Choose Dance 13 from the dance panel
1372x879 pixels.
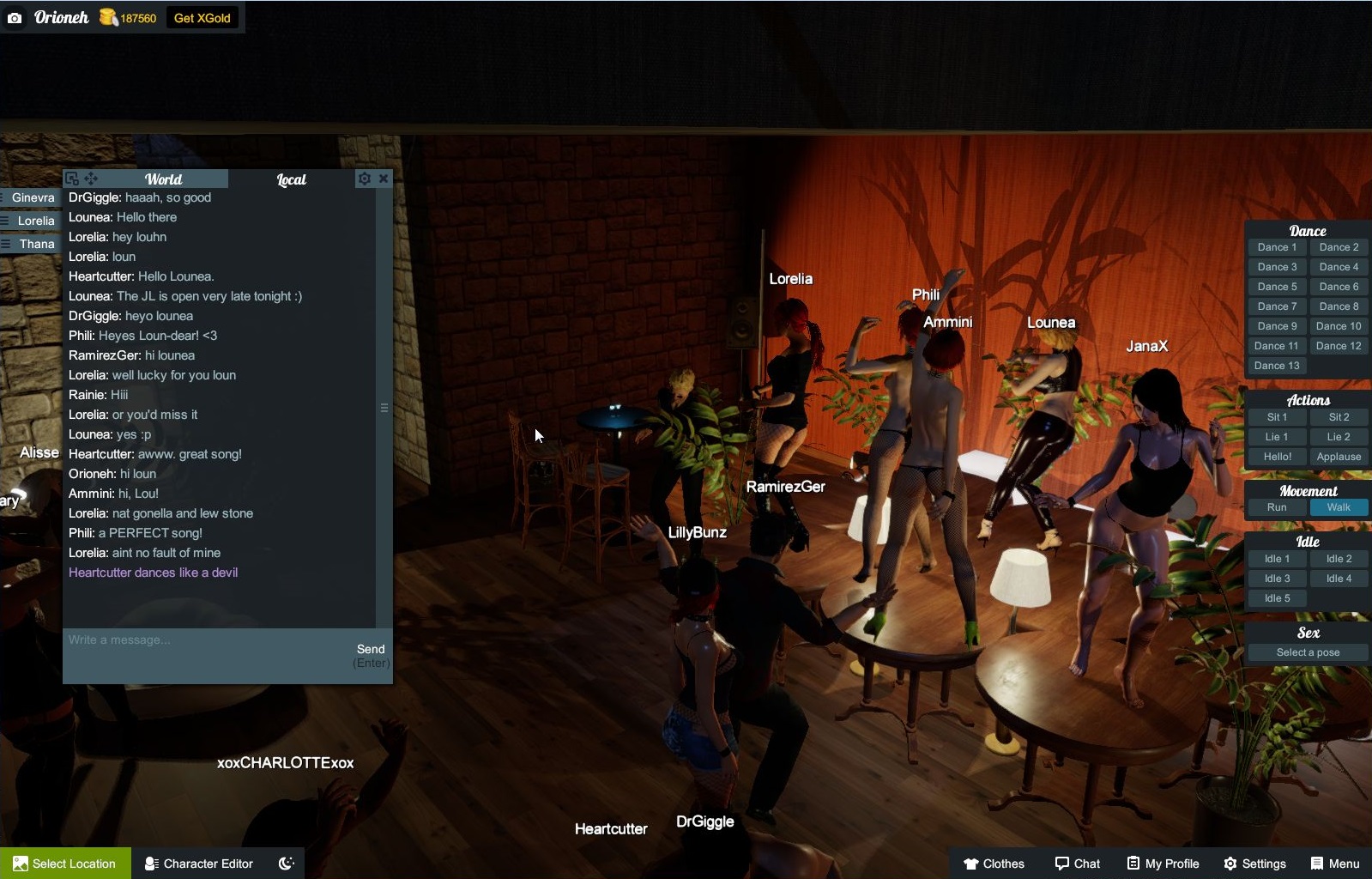tap(1277, 366)
